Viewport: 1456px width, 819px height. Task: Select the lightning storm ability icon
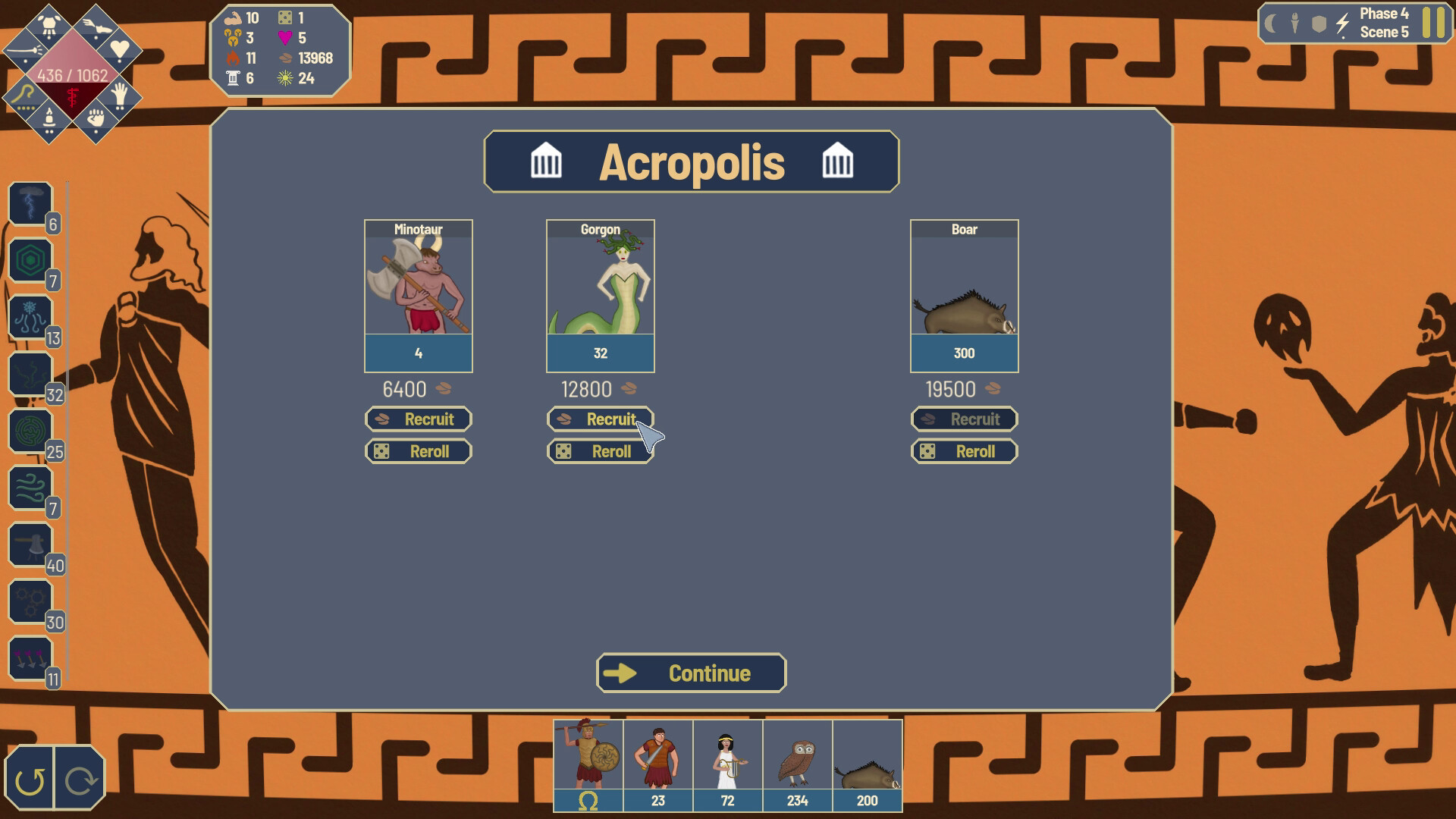(30, 201)
